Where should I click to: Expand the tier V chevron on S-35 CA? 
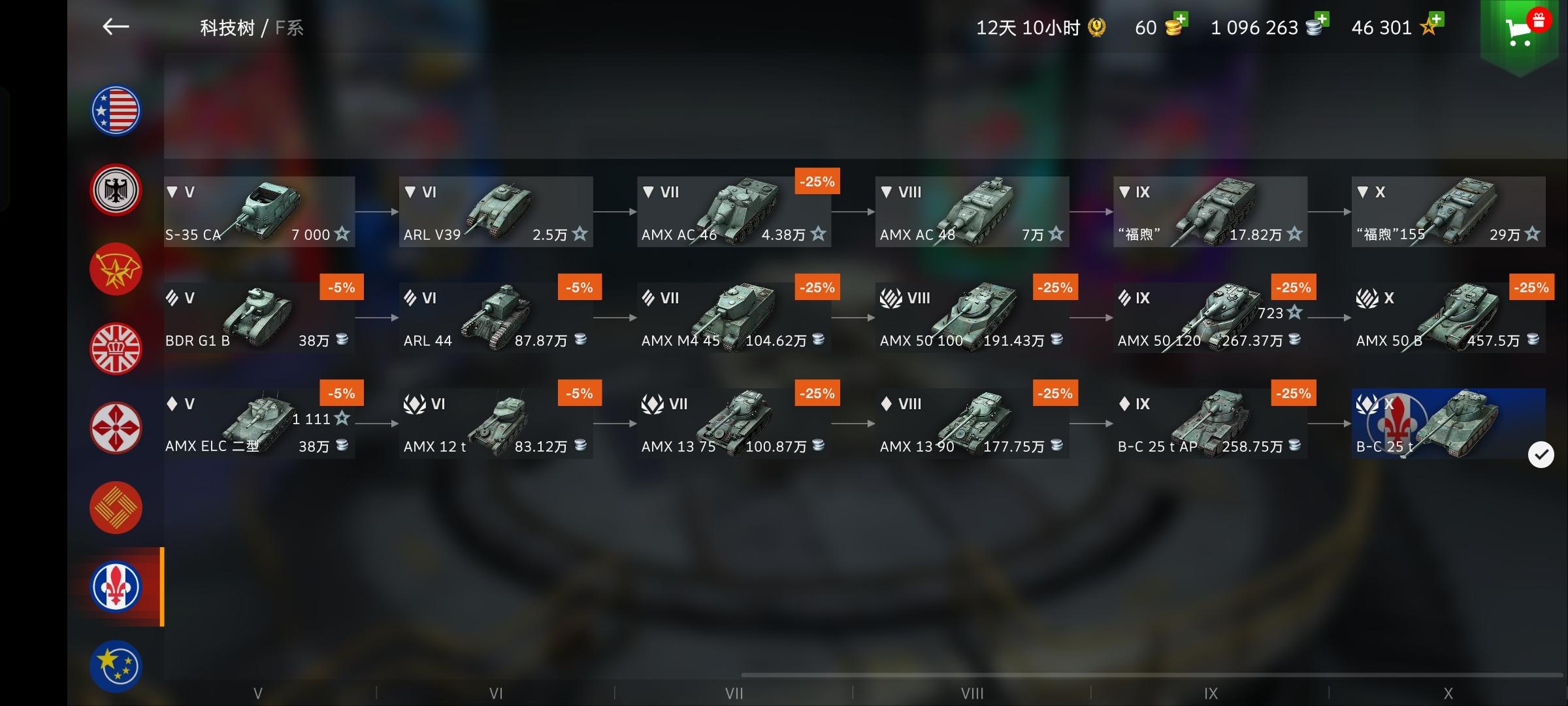coord(171,192)
